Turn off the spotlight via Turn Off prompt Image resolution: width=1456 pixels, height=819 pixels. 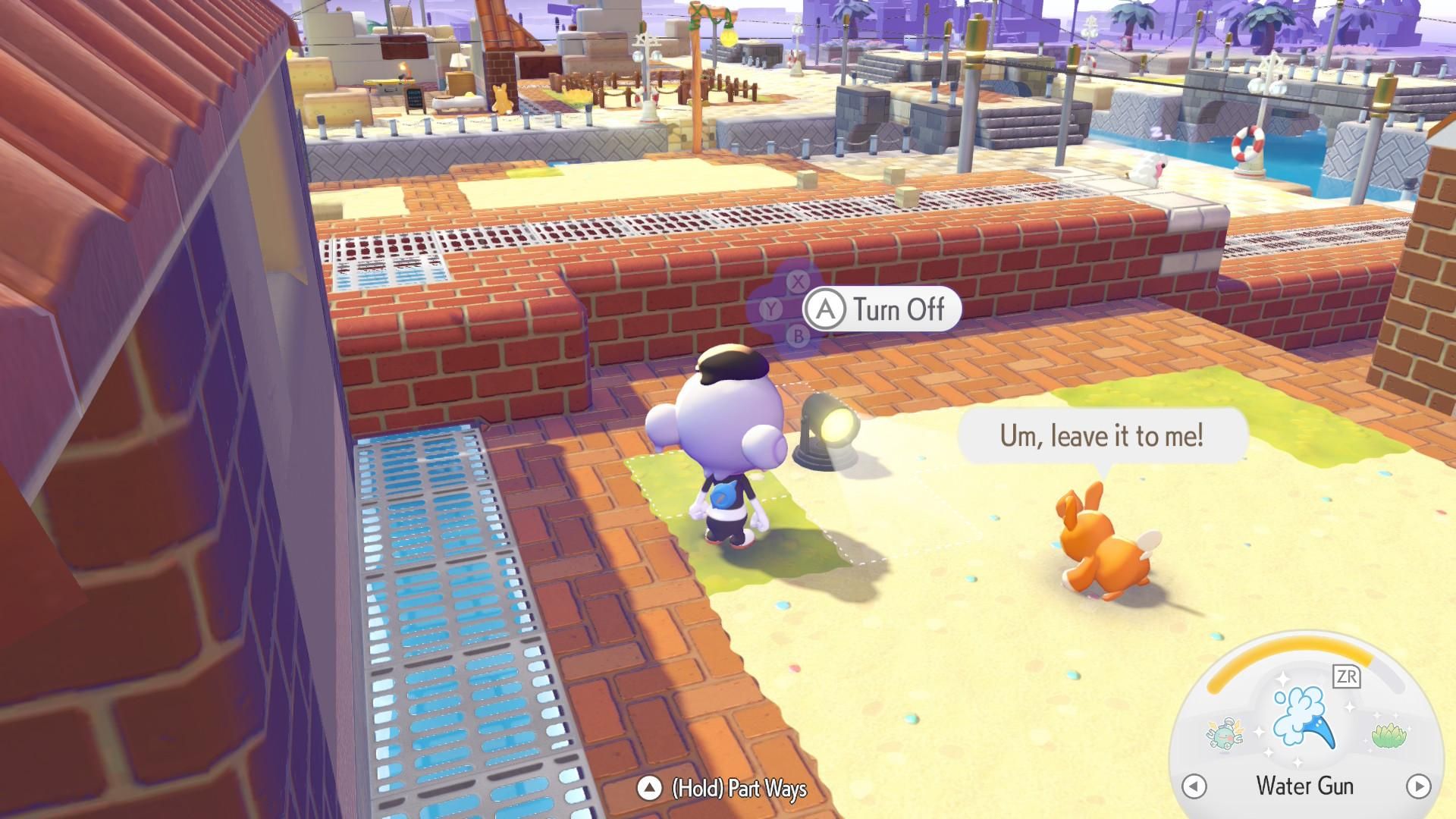pyautogui.click(x=881, y=309)
